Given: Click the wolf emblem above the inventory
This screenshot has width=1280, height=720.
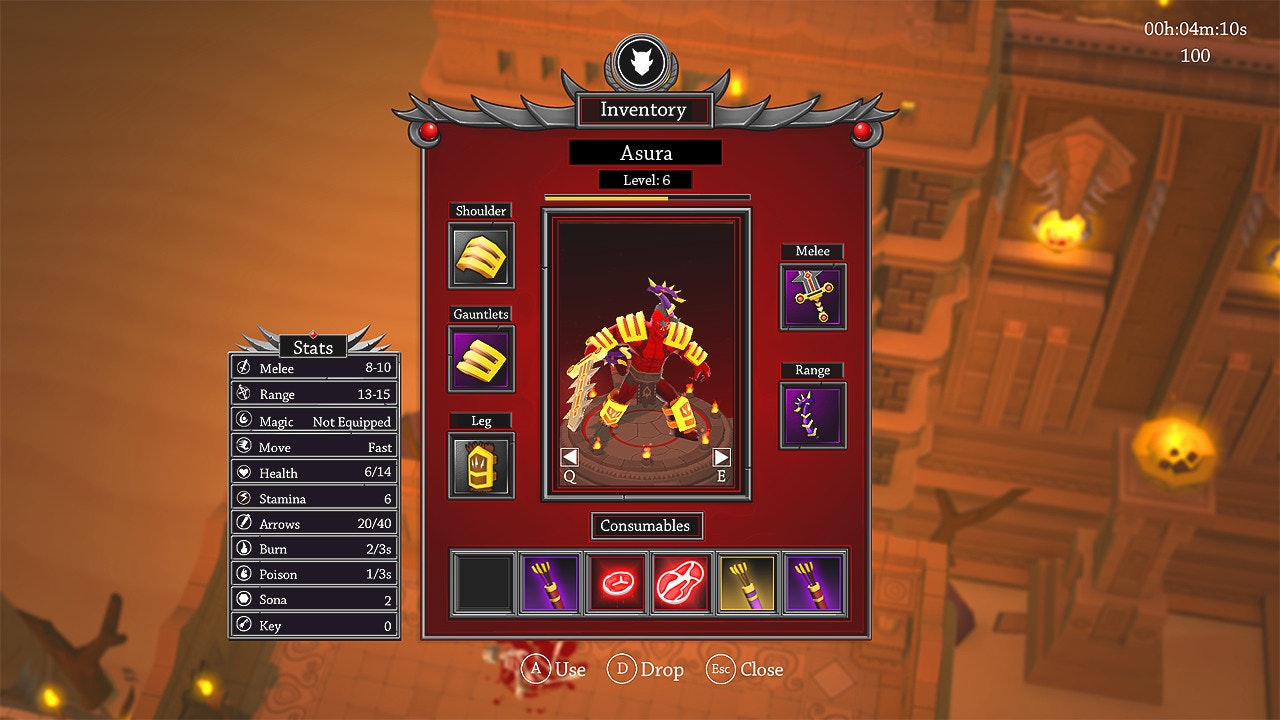Looking at the screenshot, I should (645, 63).
